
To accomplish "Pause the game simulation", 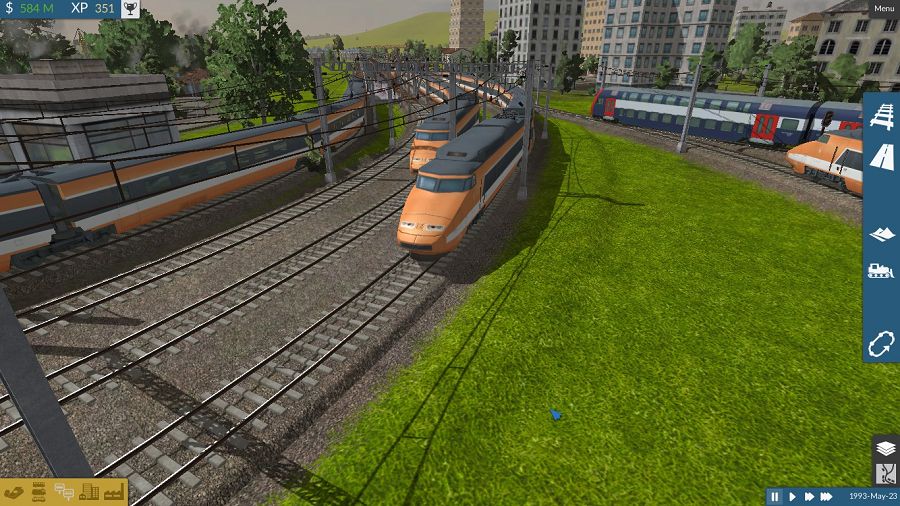I will click(x=774, y=496).
